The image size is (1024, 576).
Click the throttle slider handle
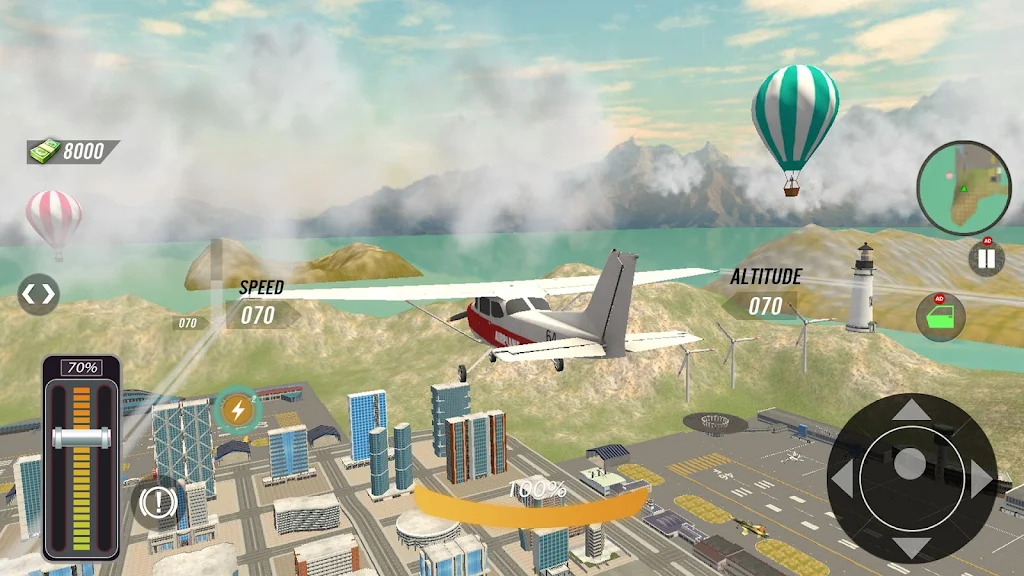[81, 438]
